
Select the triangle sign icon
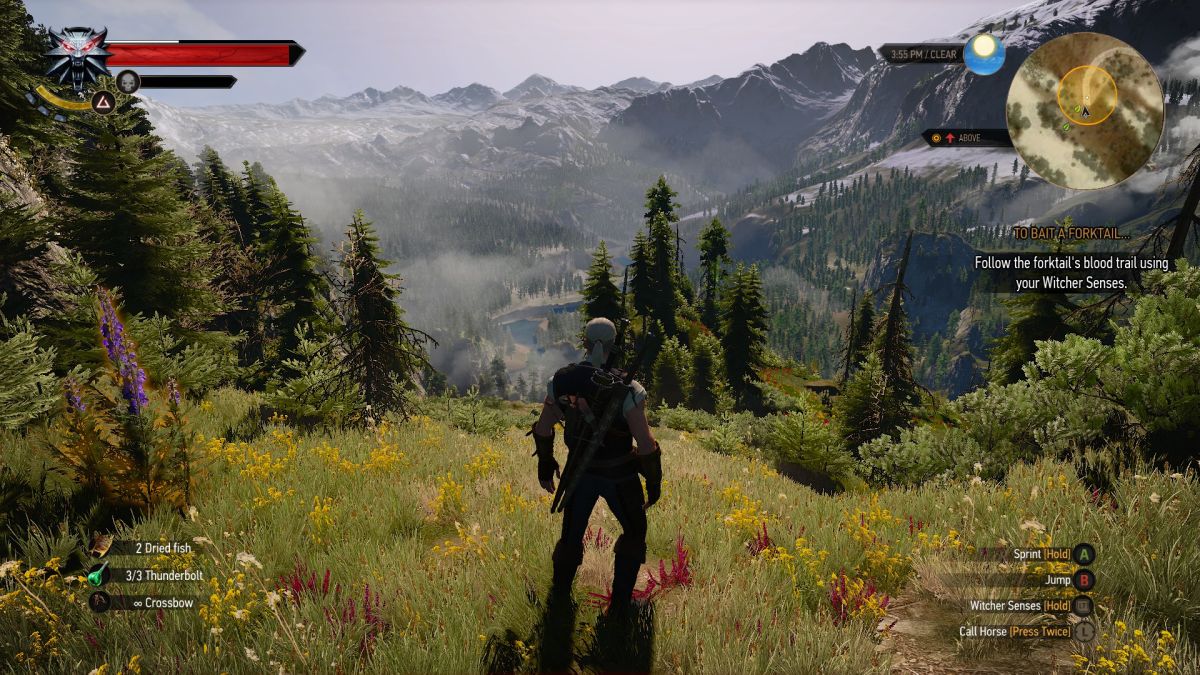[103, 101]
